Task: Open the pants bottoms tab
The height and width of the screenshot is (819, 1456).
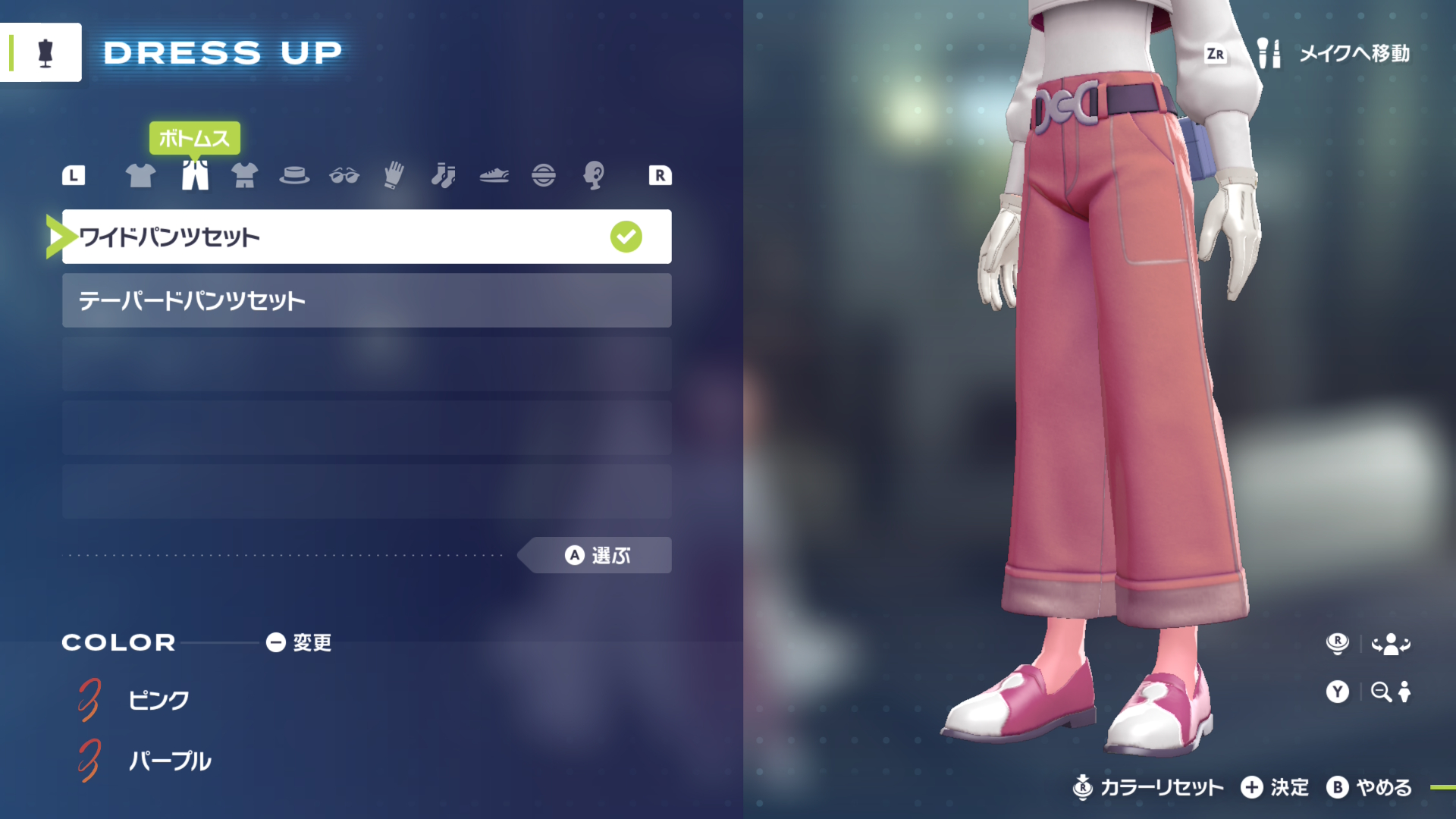Action: click(x=195, y=175)
